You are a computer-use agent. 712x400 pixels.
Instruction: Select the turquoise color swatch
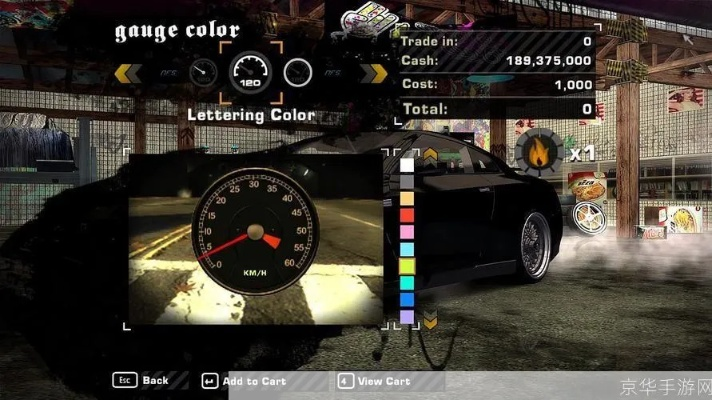tap(407, 283)
